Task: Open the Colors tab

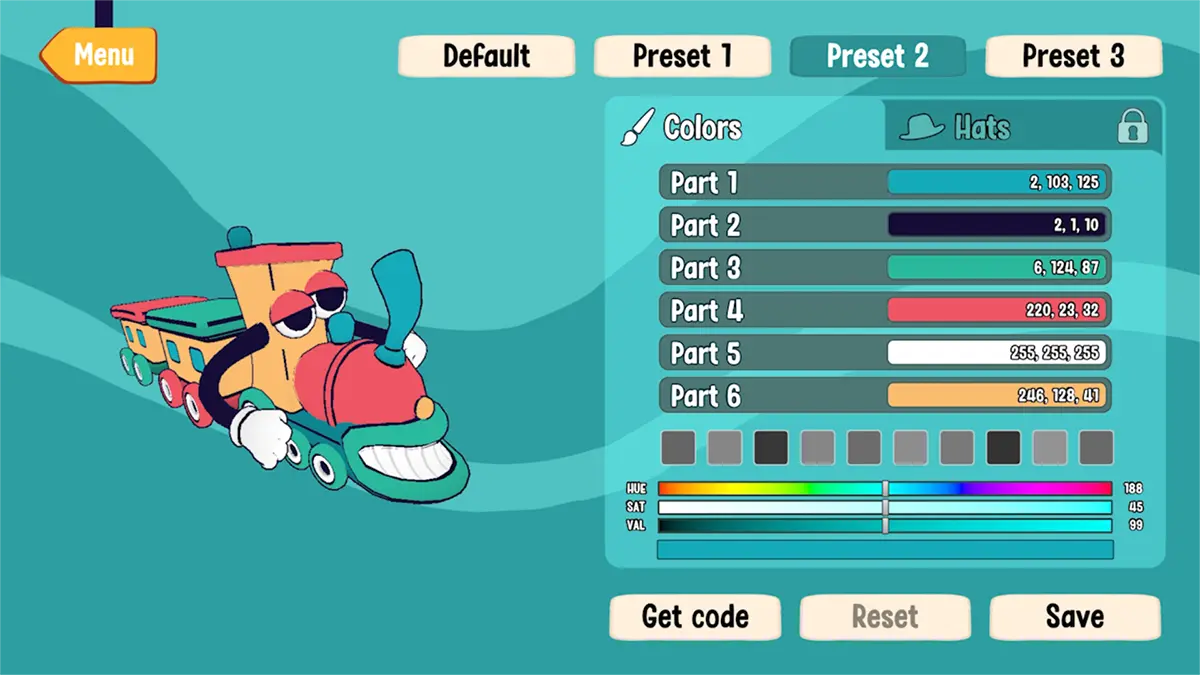Action: click(700, 128)
